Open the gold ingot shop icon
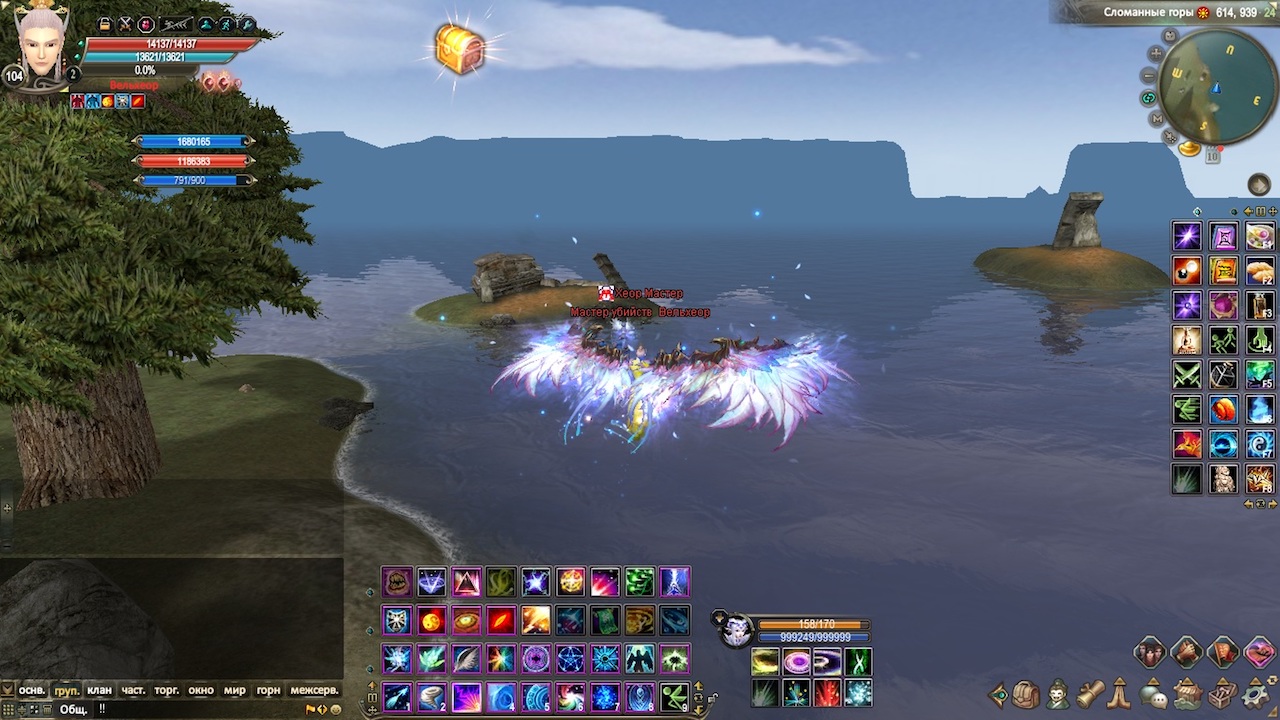1280x720 pixels. pyautogui.click(x=1189, y=148)
